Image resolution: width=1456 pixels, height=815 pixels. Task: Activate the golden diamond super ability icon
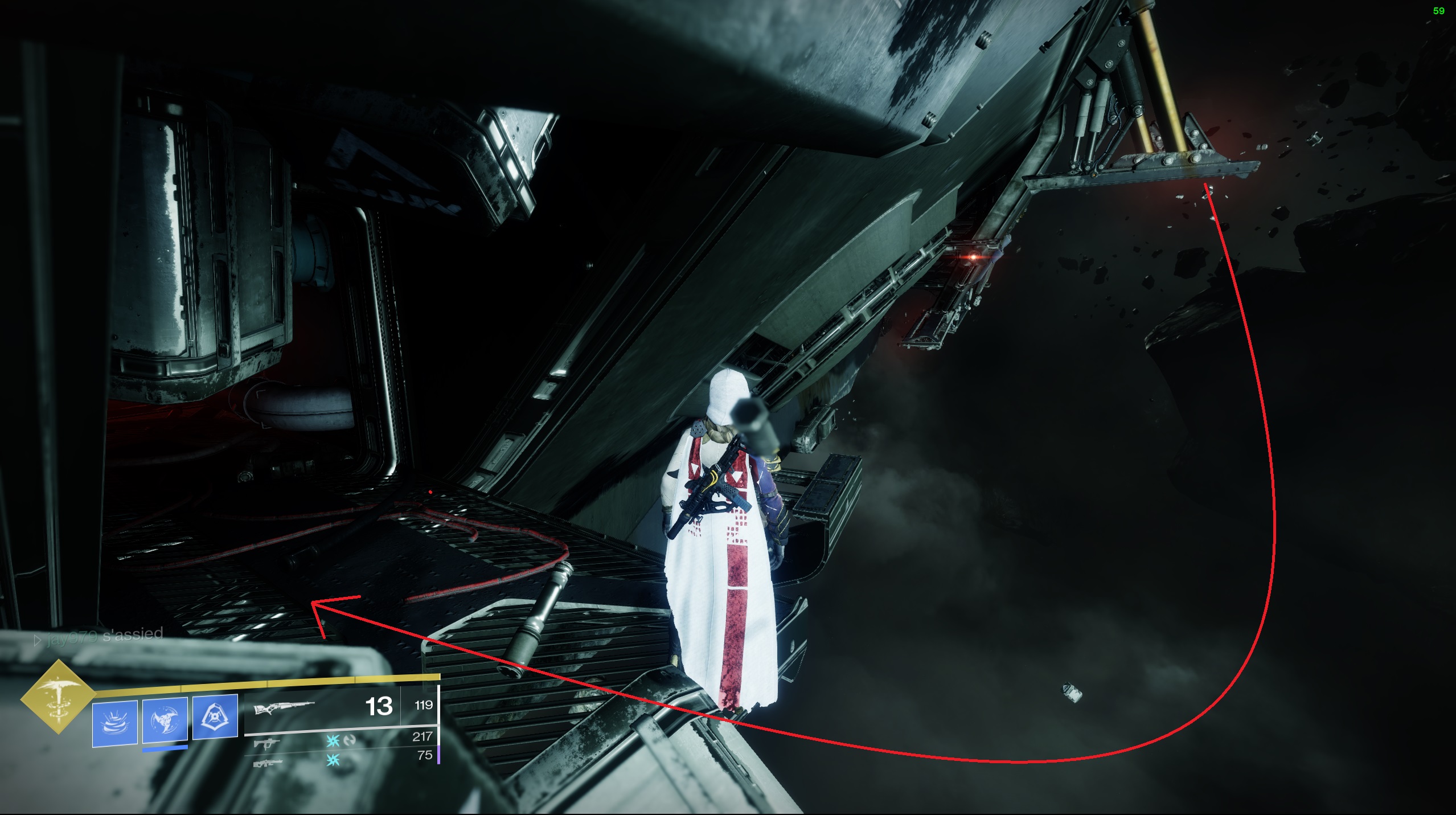58,696
